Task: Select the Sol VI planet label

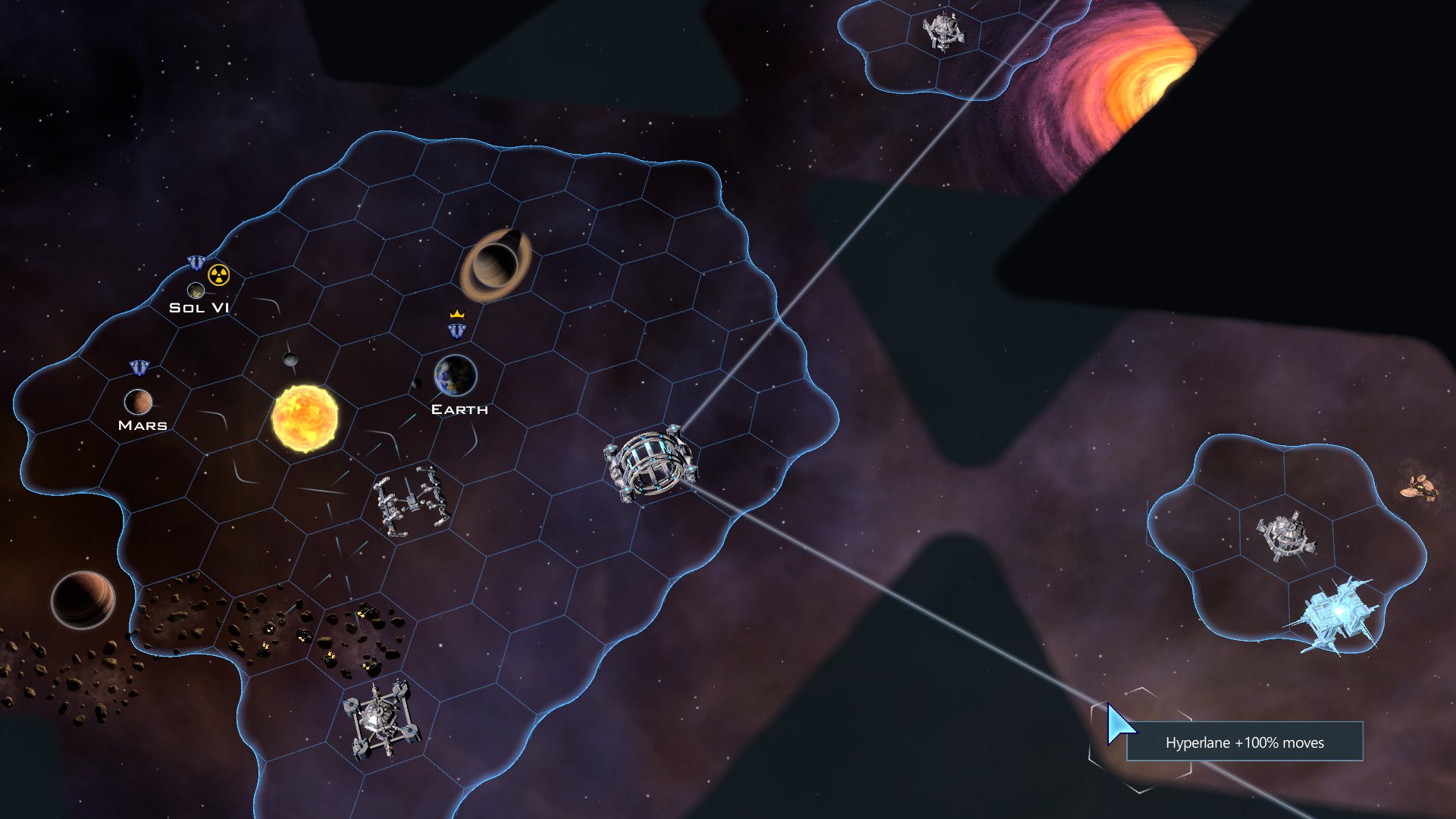Action: click(199, 307)
